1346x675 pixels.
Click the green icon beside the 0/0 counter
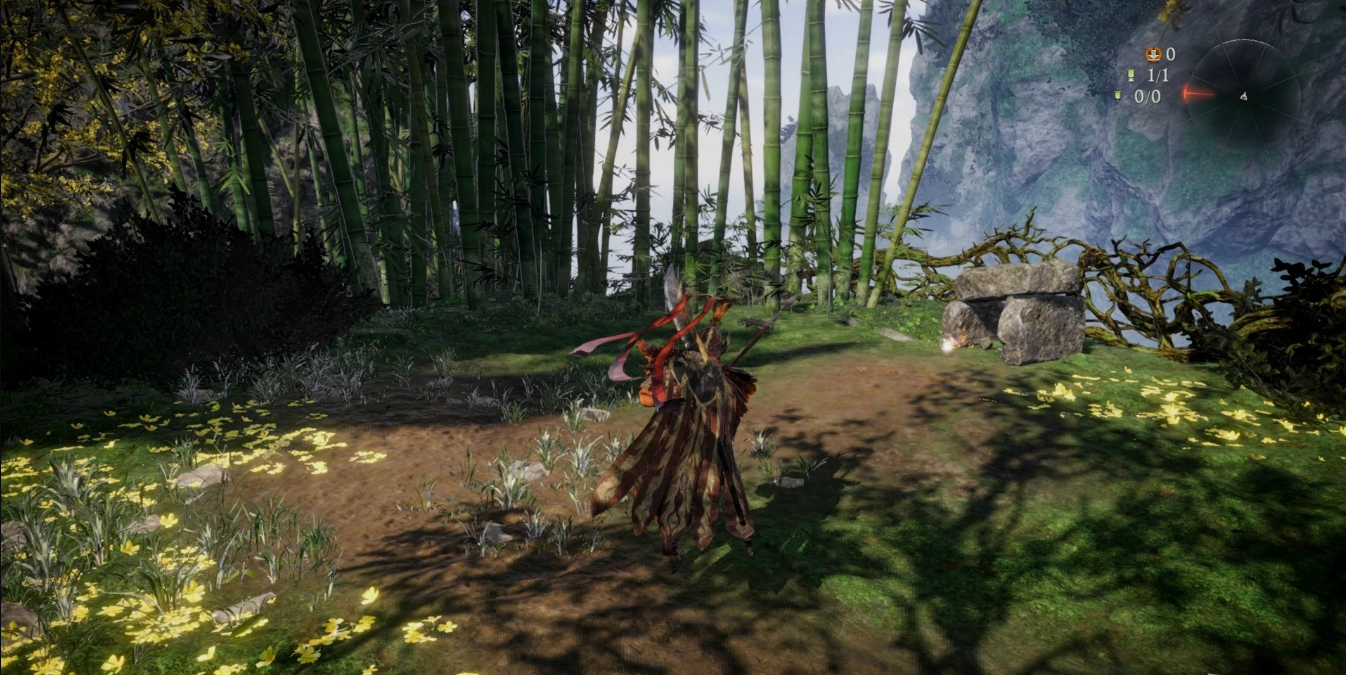[x=1117, y=96]
